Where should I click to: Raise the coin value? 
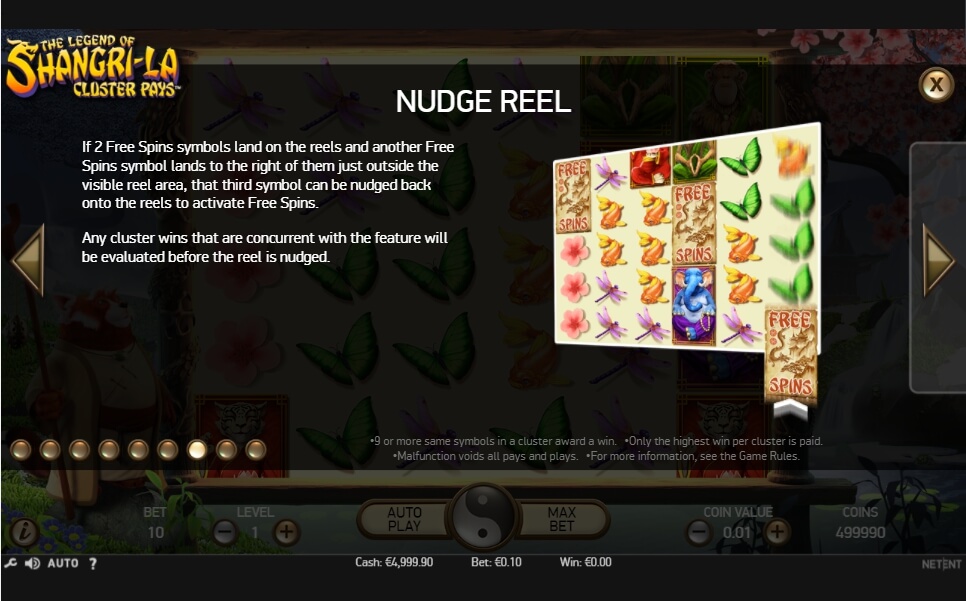tap(777, 532)
